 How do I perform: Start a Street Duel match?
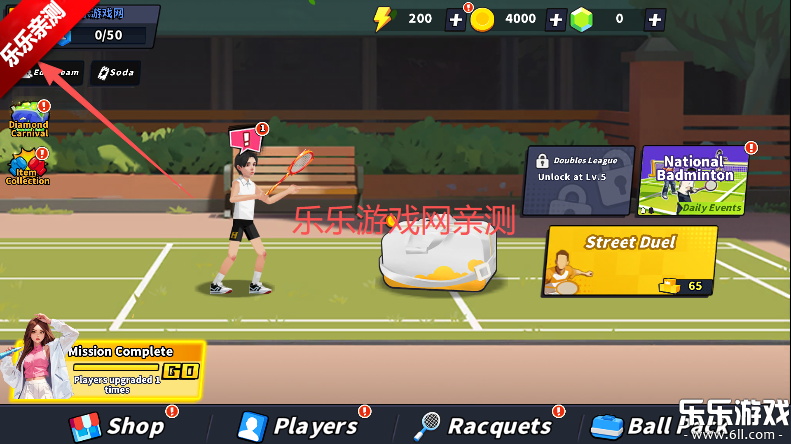pyautogui.click(x=631, y=260)
